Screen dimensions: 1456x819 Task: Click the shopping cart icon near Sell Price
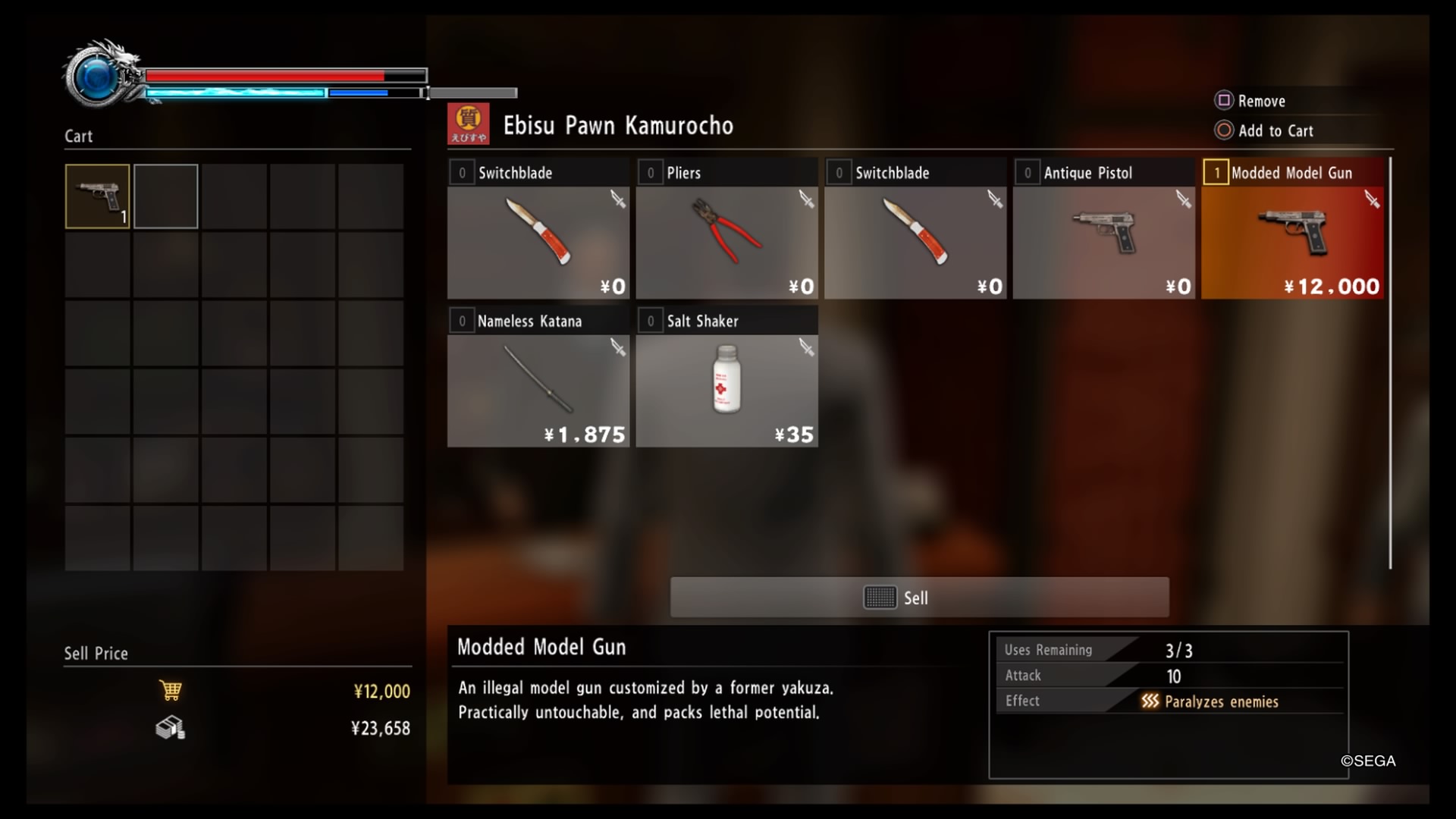(171, 690)
